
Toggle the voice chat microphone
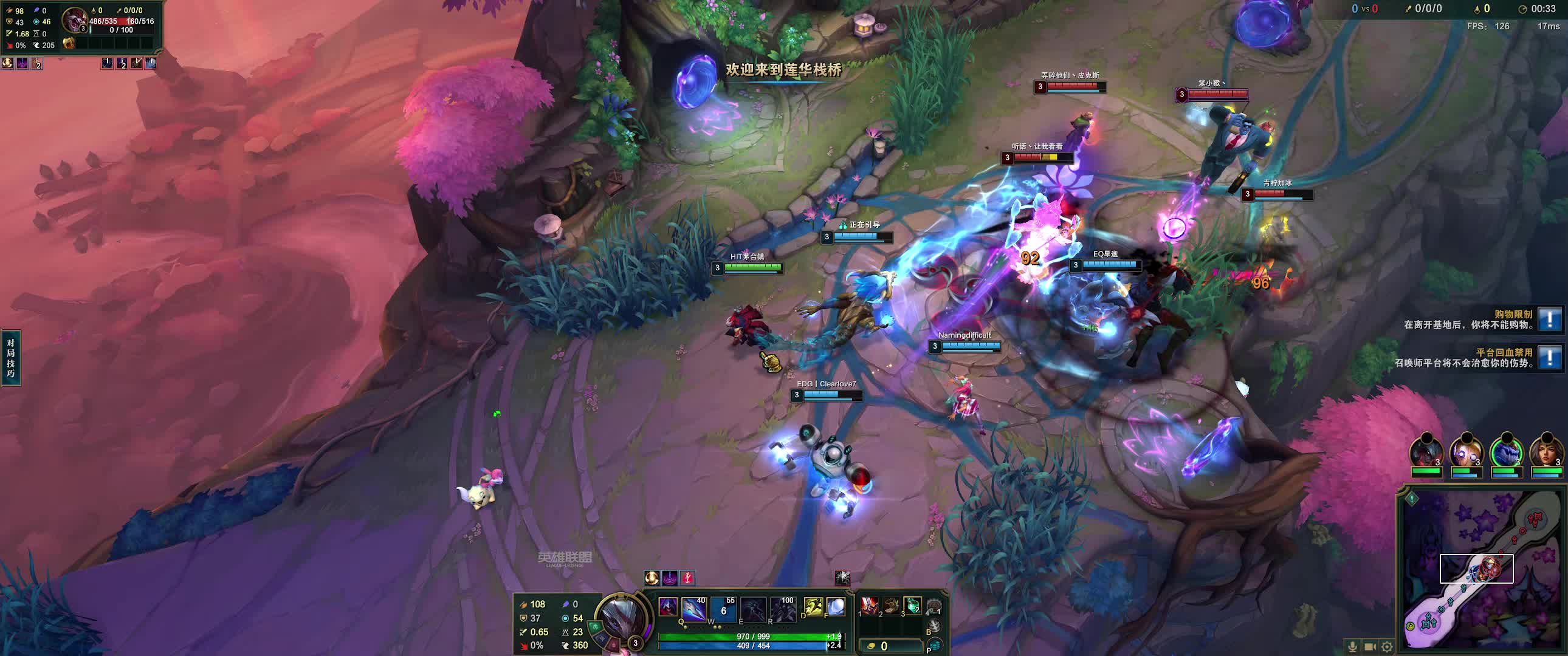click(x=1352, y=647)
